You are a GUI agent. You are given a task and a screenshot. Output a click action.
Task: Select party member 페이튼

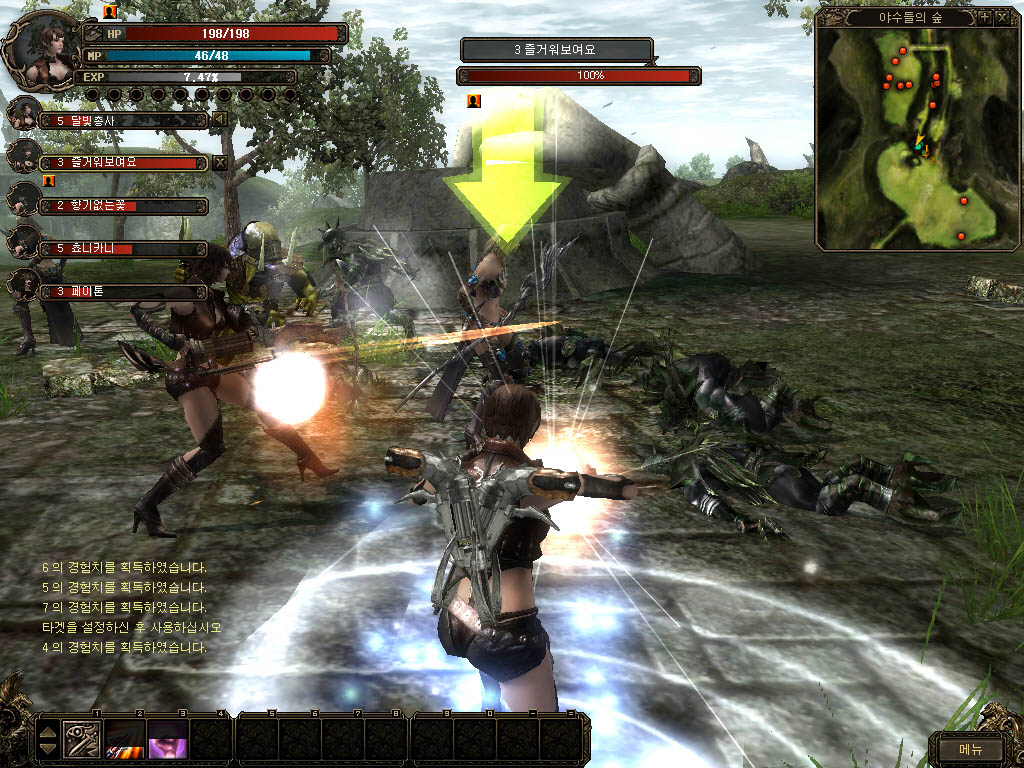[x=122, y=291]
